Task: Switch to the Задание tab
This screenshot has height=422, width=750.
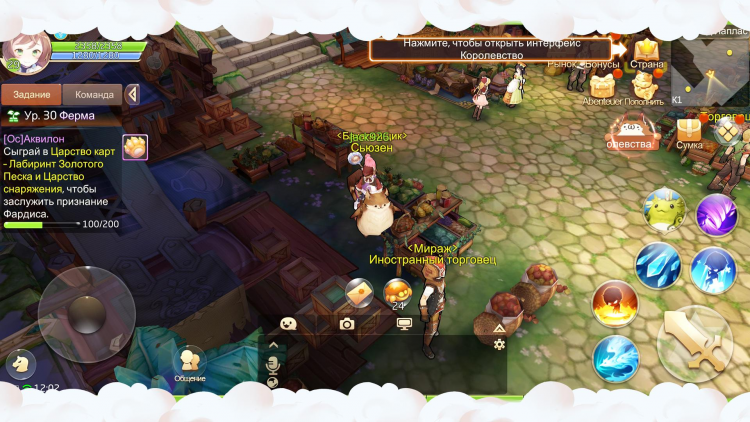Action: [31, 94]
